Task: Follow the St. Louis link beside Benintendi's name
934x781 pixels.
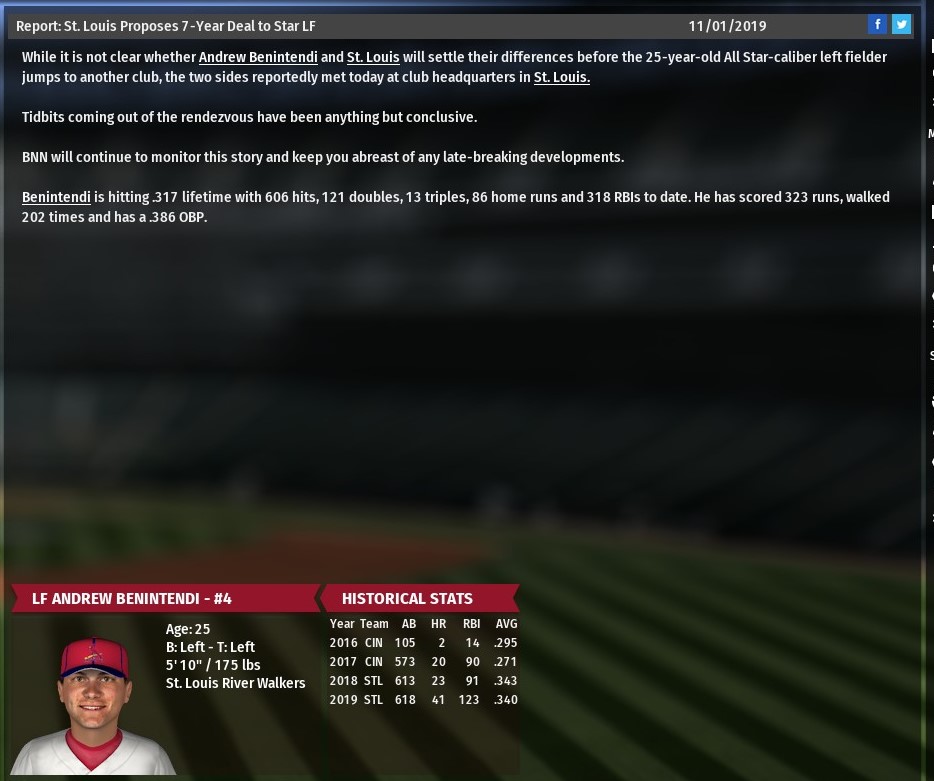Action: pyautogui.click(x=373, y=57)
